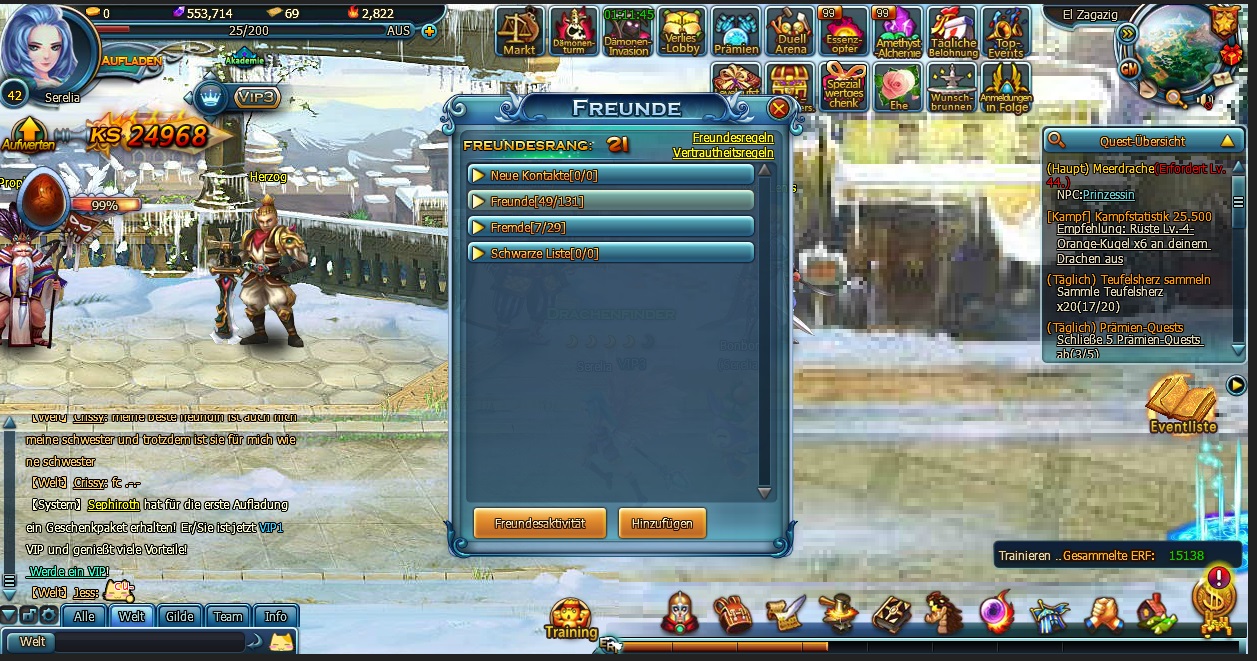Switch to the Team chat tab
This screenshot has width=1257, height=661.
click(x=228, y=616)
